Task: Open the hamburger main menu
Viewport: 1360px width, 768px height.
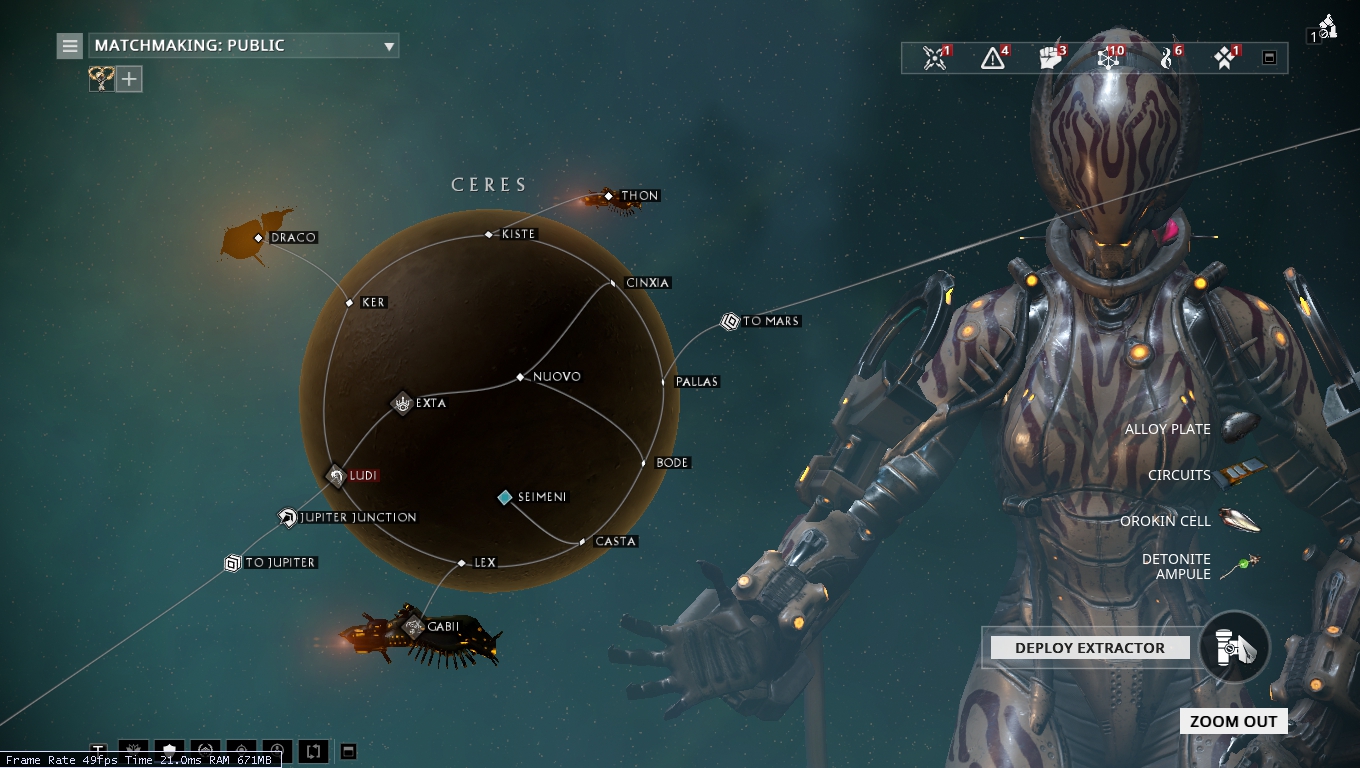Action: 69,46
